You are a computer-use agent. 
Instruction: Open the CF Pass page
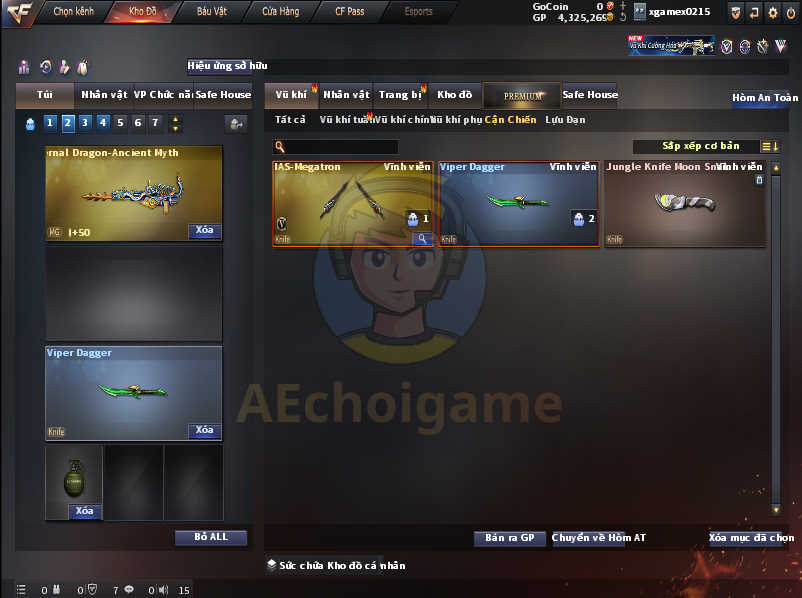(349, 12)
